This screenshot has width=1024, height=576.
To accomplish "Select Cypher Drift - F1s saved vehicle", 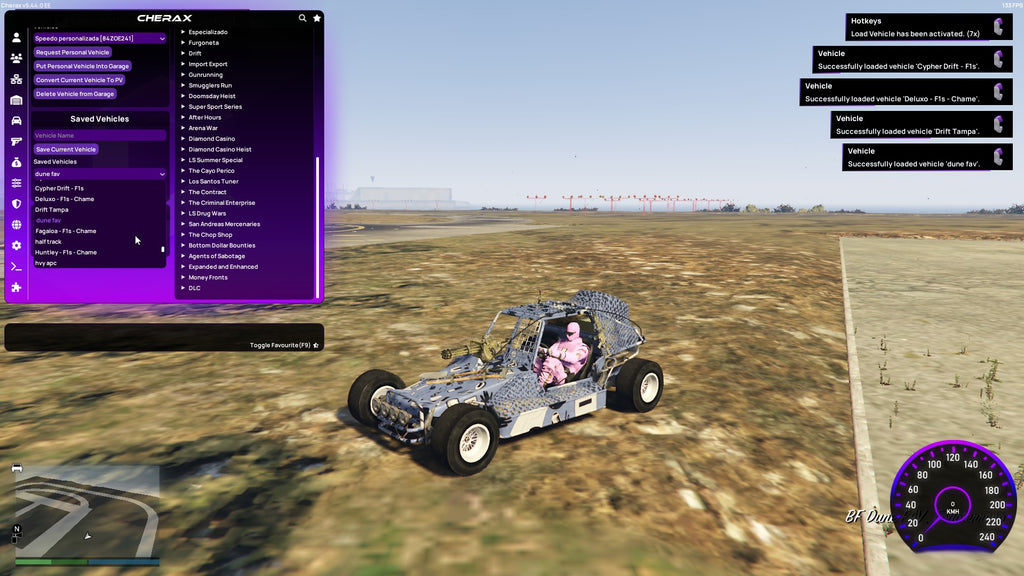I will [x=59, y=188].
